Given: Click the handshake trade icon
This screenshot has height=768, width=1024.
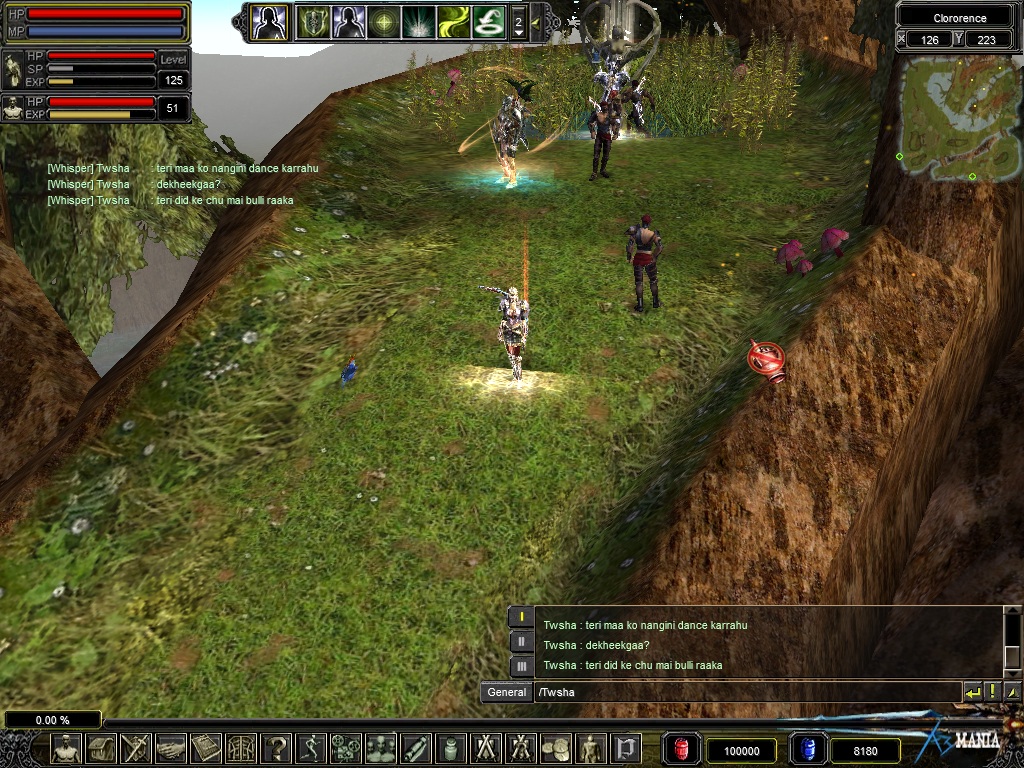Looking at the screenshot, I should click(x=172, y=748).
